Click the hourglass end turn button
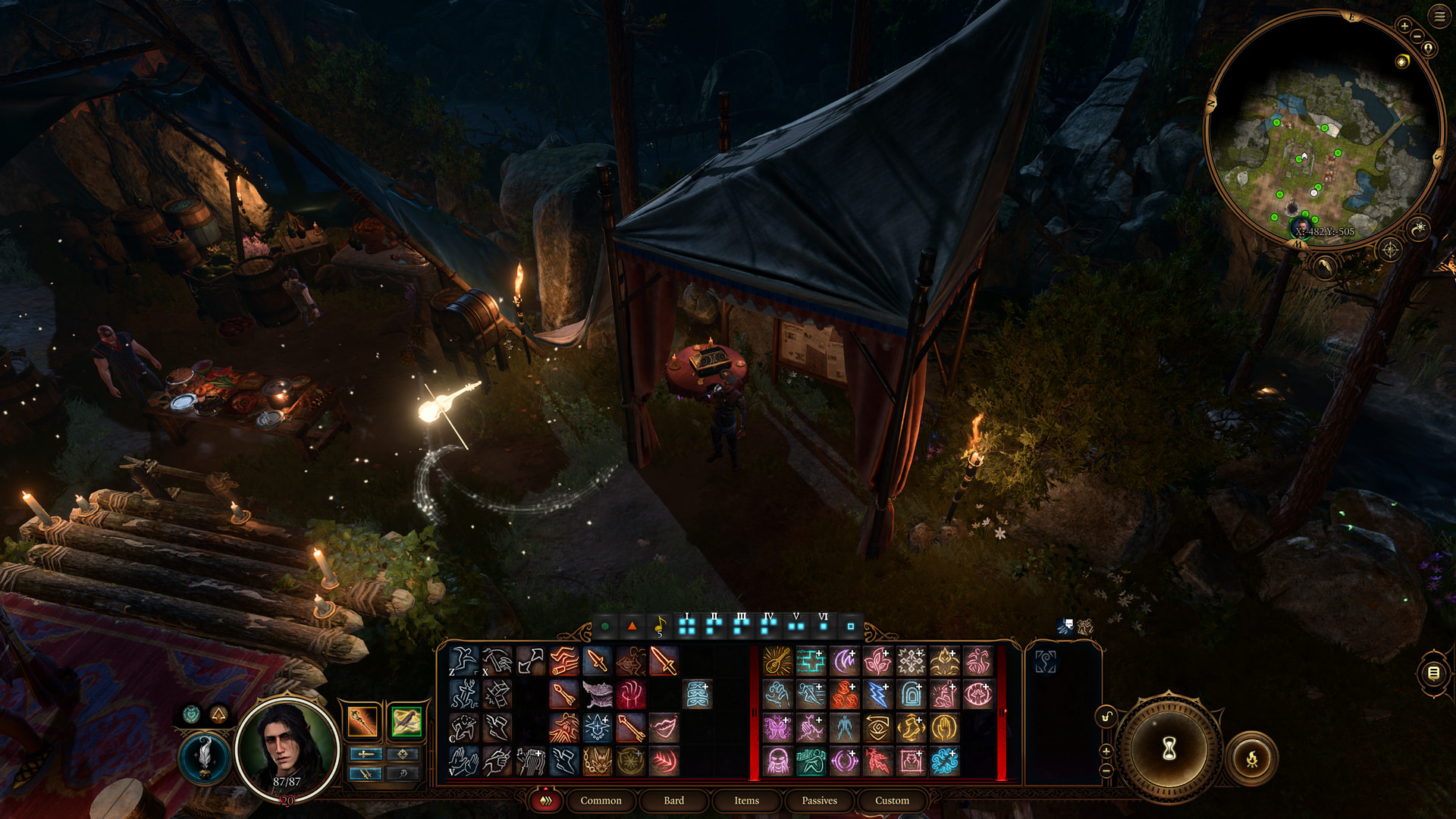1456x819 pixels. [x=1169, y=748]
